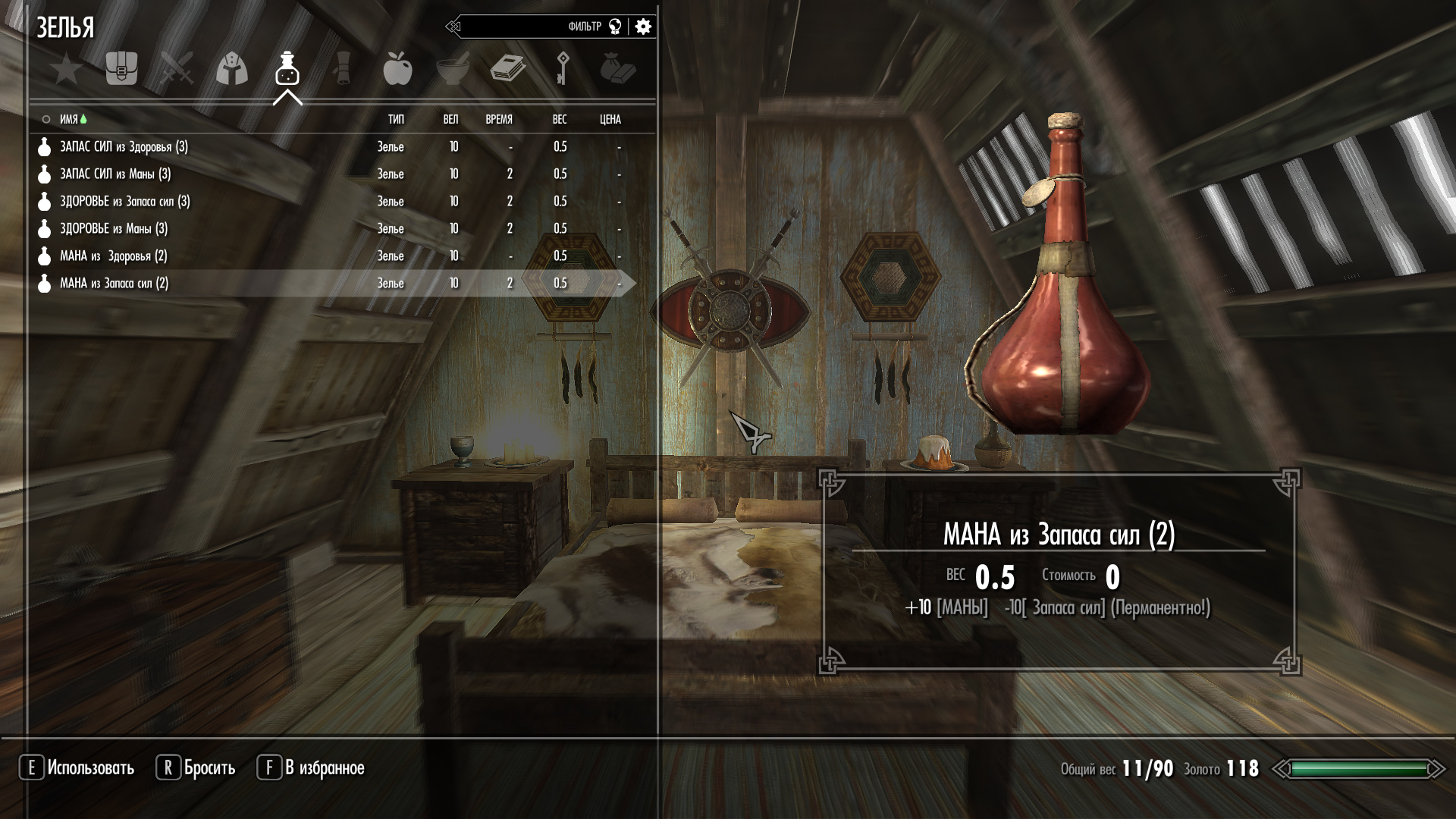1456x819 pixels.
Task: Open the crossed swords weapons category
Action: pyautogui.click(x=177, y=69)
